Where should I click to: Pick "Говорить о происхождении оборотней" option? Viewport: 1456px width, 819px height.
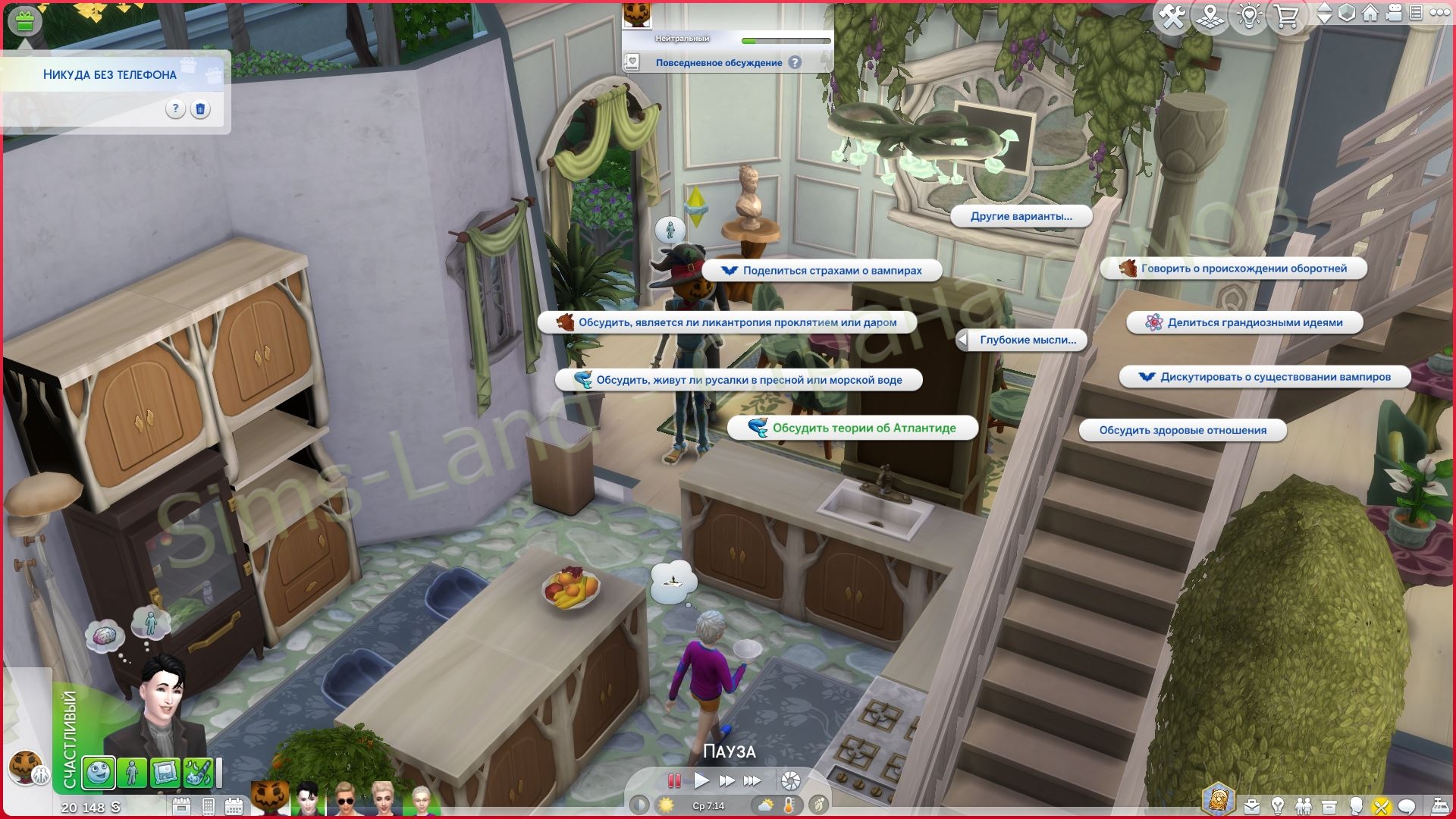(x=1233, y=268)
